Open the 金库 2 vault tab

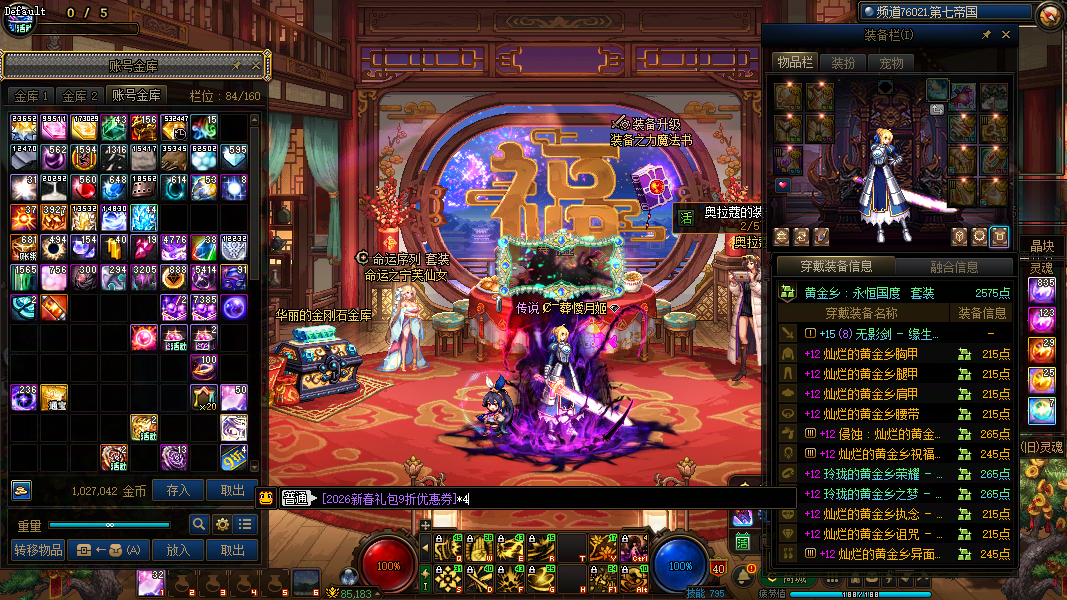coord(80,96)
